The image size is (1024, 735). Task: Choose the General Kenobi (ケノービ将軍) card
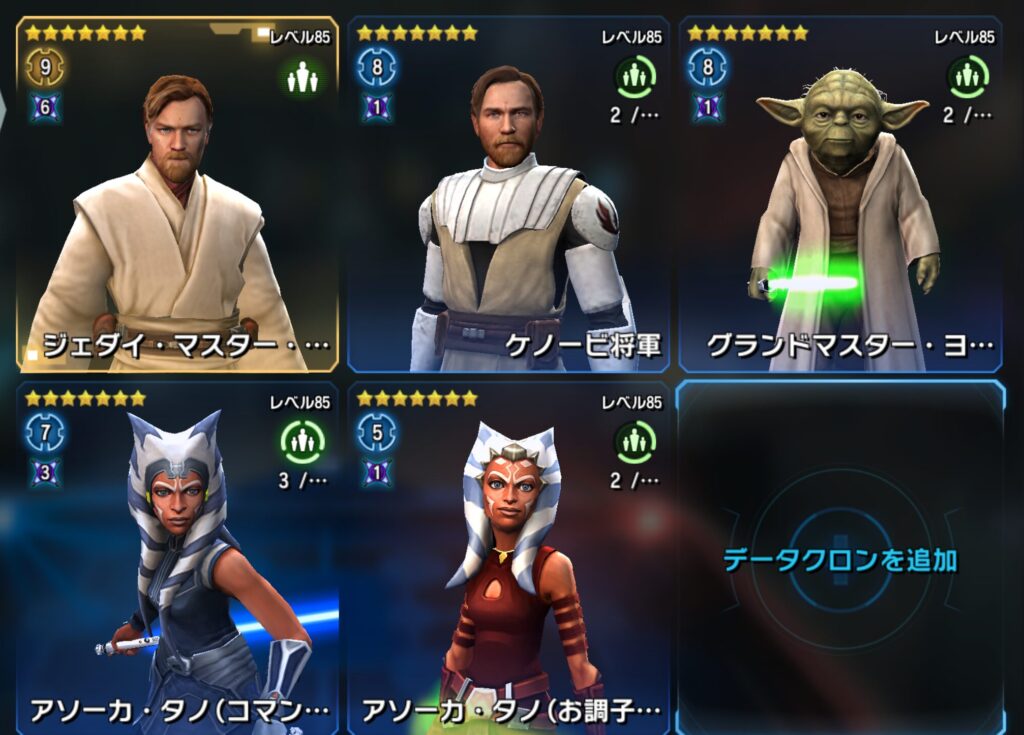pyautogui.click(x=508, y=195)
